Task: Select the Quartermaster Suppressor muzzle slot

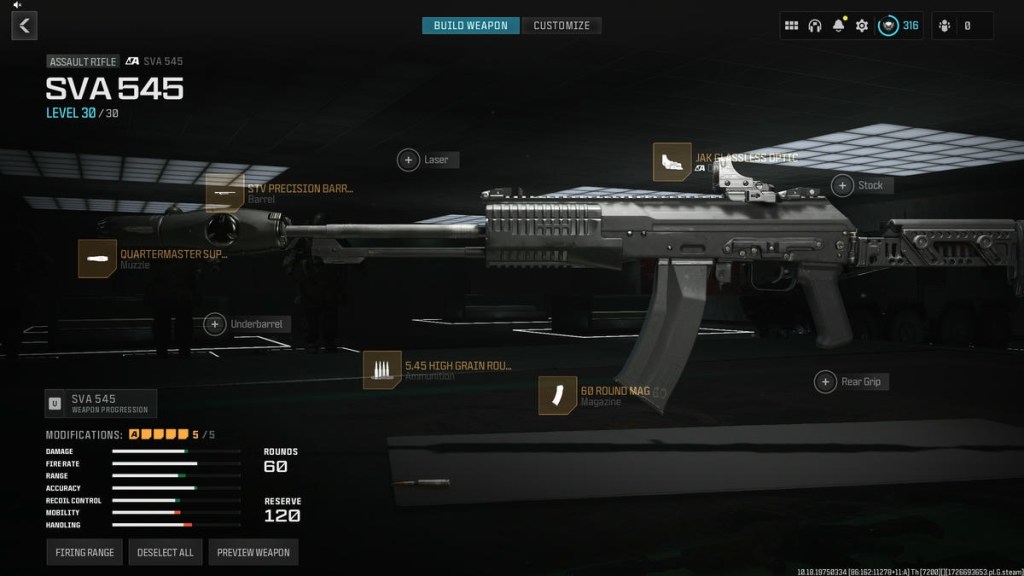Action: click(x=97, y=259)
